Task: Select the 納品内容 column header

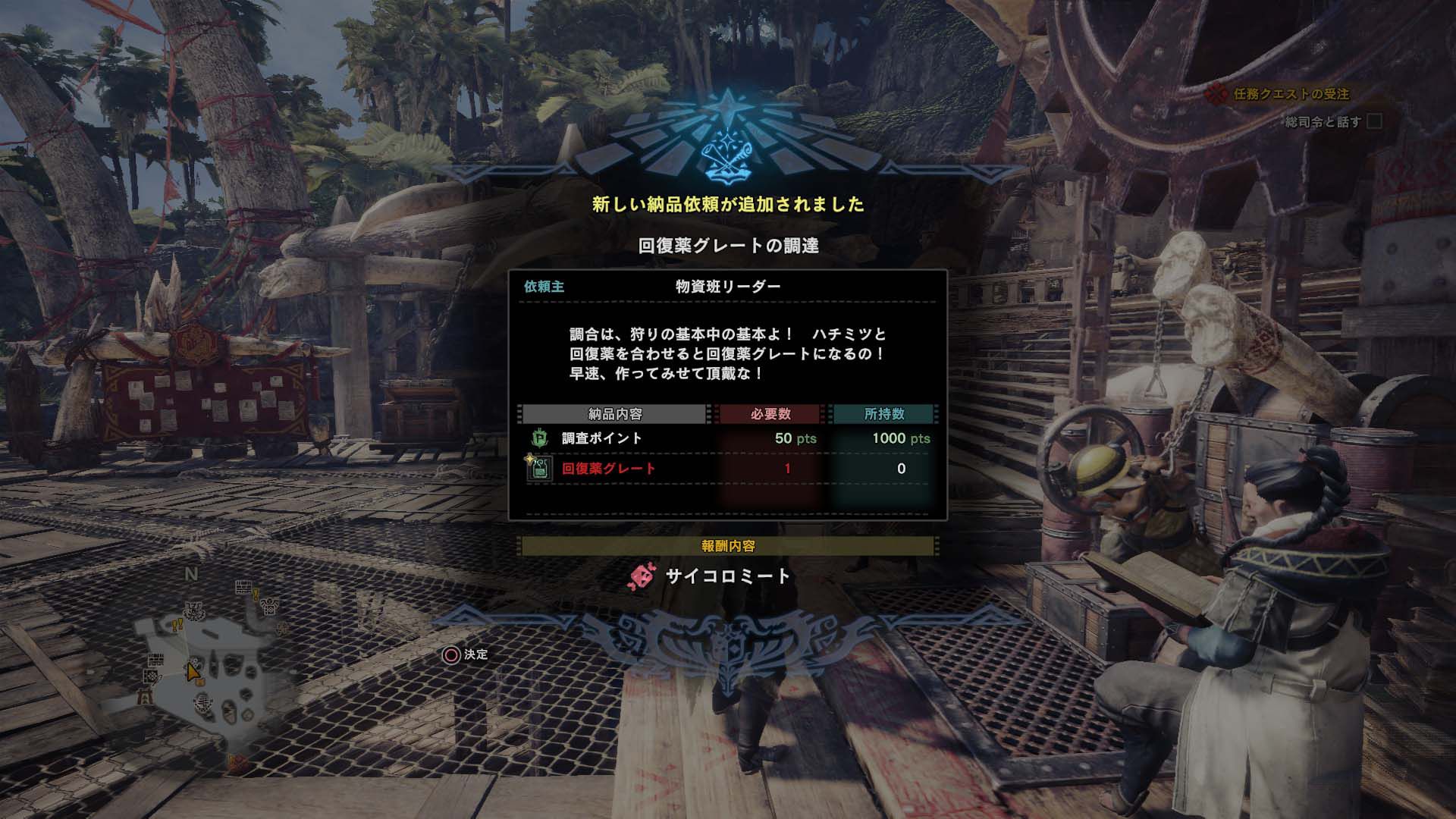Action: [616, 416]
